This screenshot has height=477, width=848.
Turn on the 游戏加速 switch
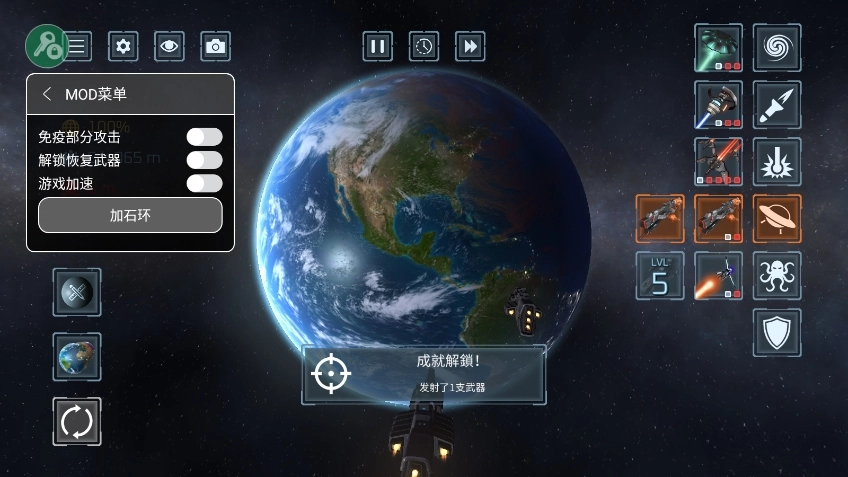click(204, 183)
